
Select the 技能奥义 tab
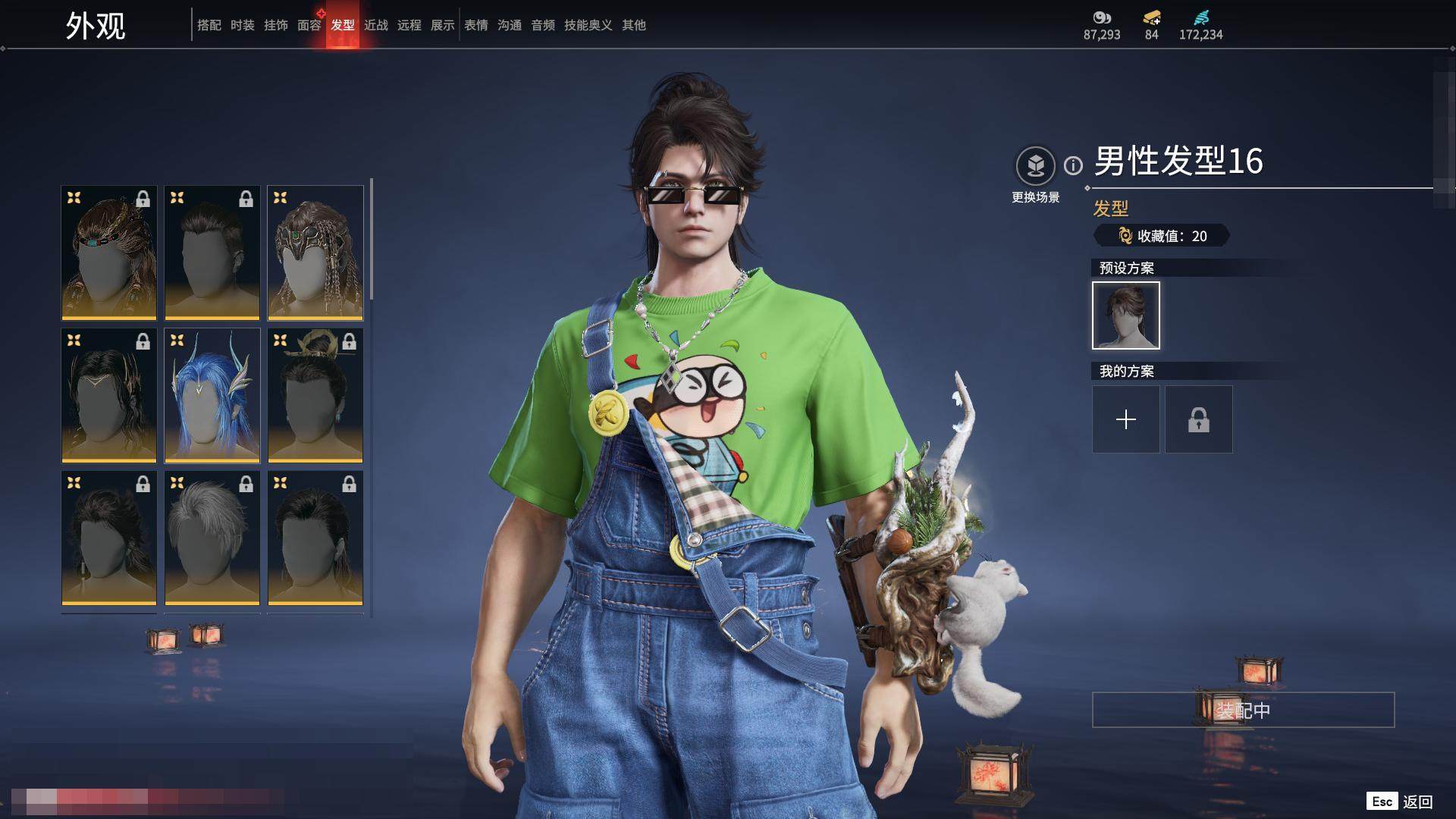588,25
